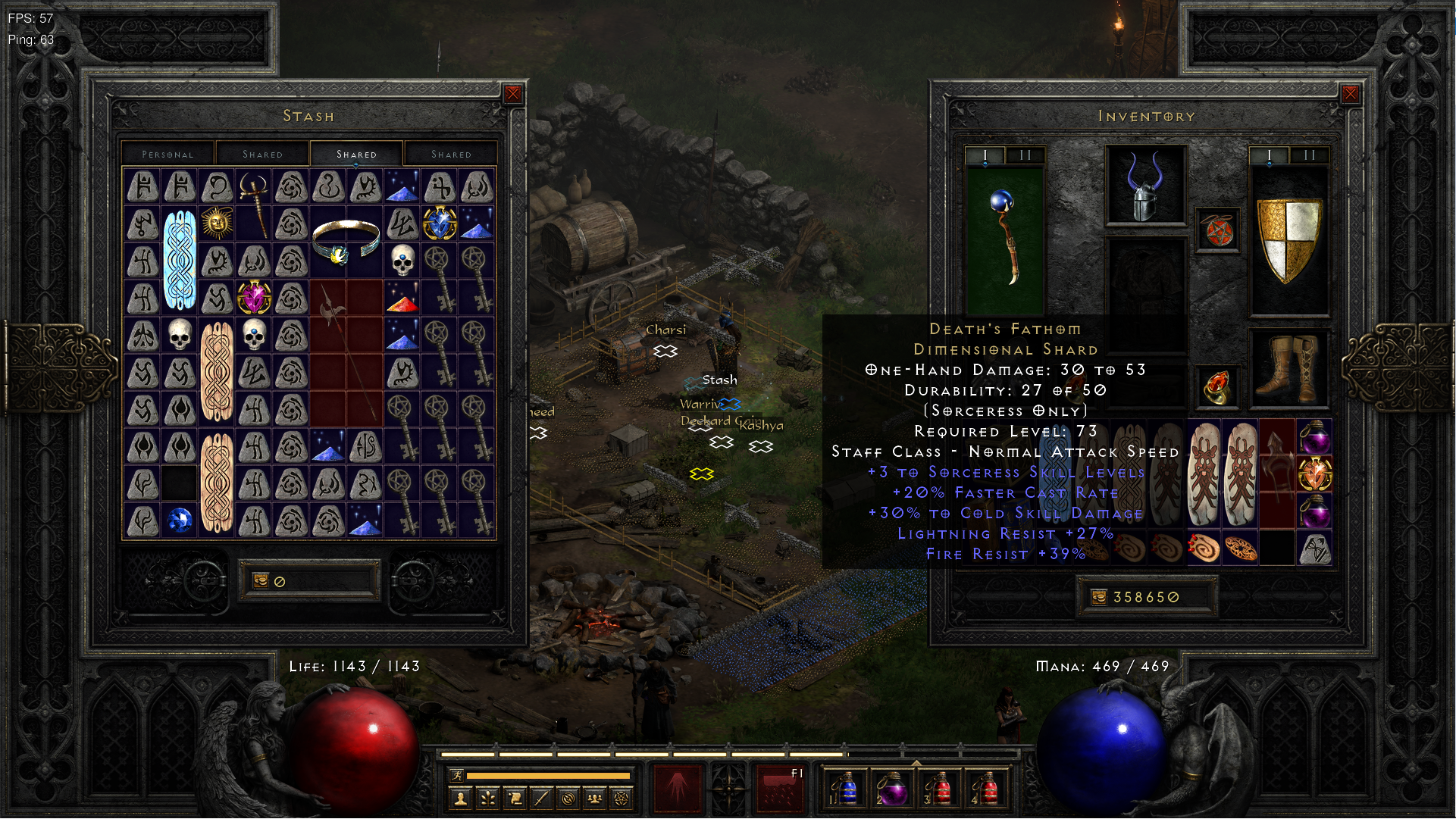Select the F1 right-hand skill icon
The width and height of the screenshot is (1456, 819).
pos(779,788)
